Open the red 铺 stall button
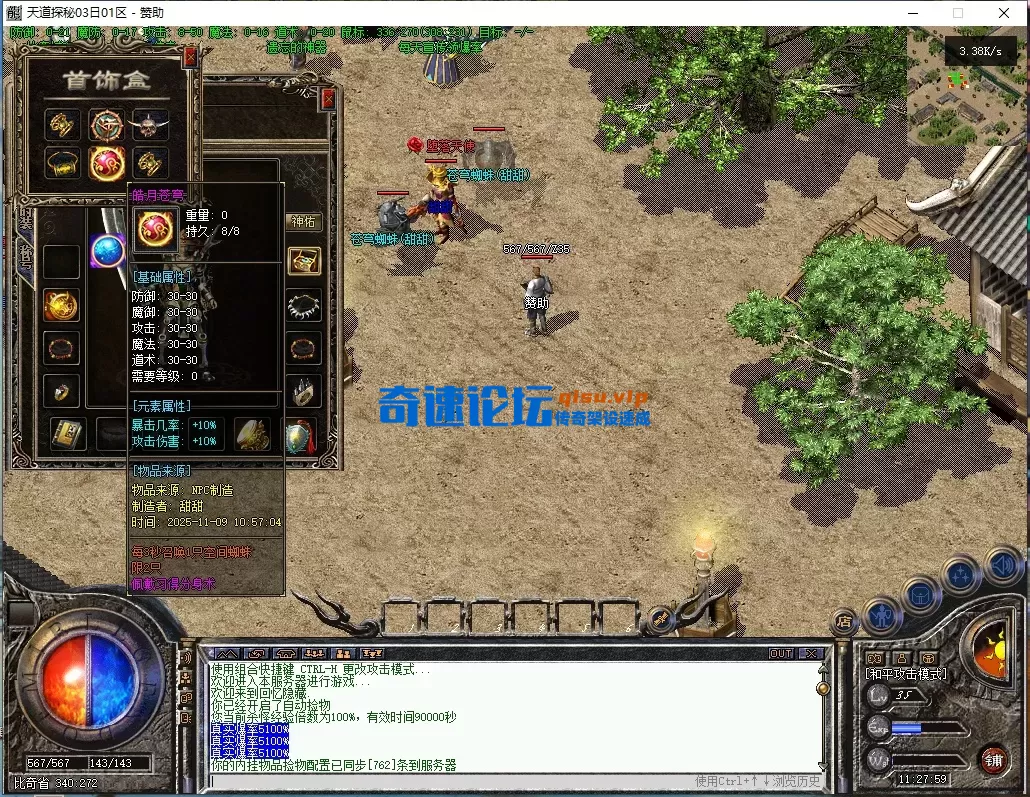Screen dimensions: 1030x797 coord(993,758)
